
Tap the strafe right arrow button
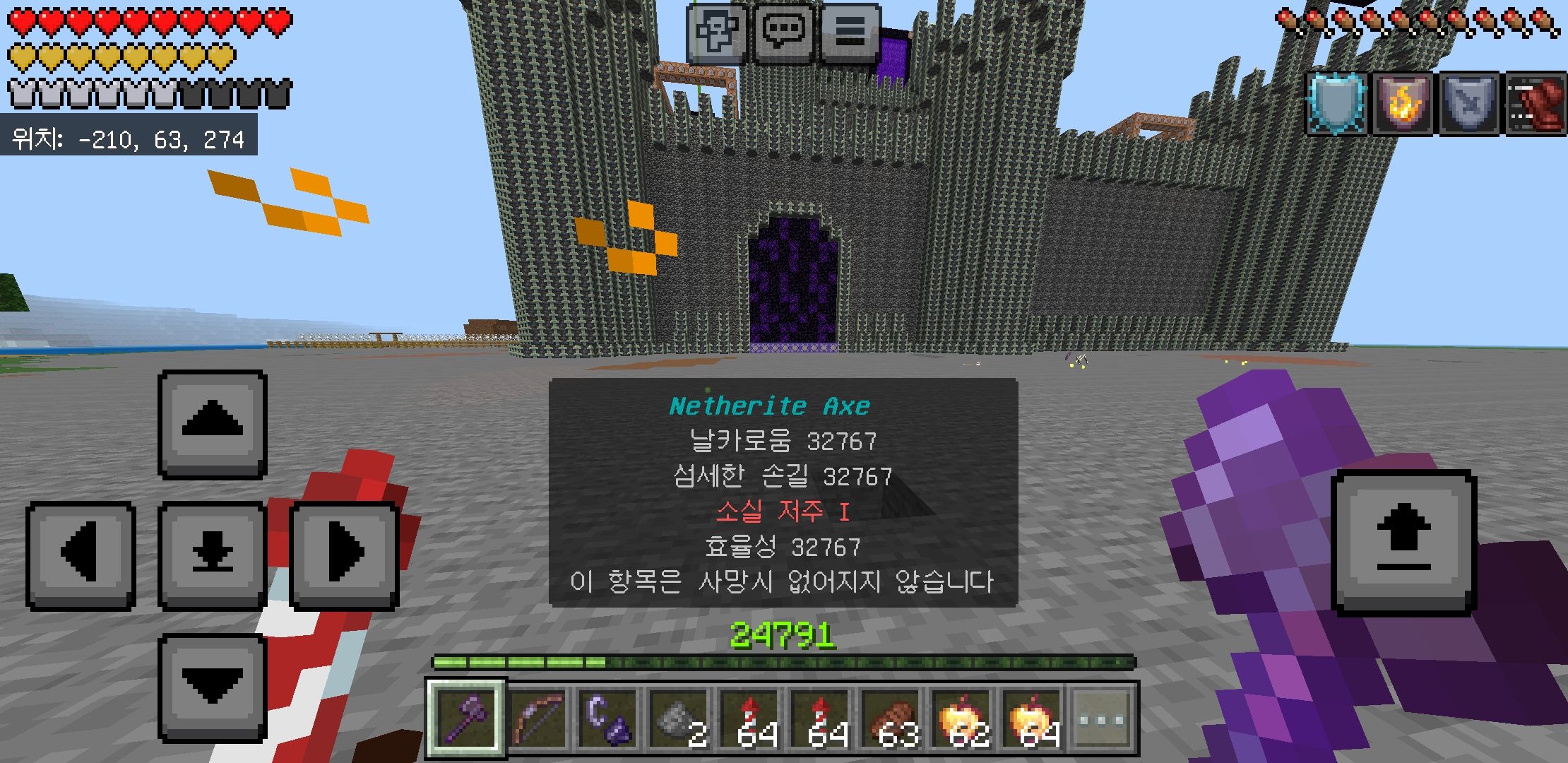pyautogui.click(x=344, y=555)
